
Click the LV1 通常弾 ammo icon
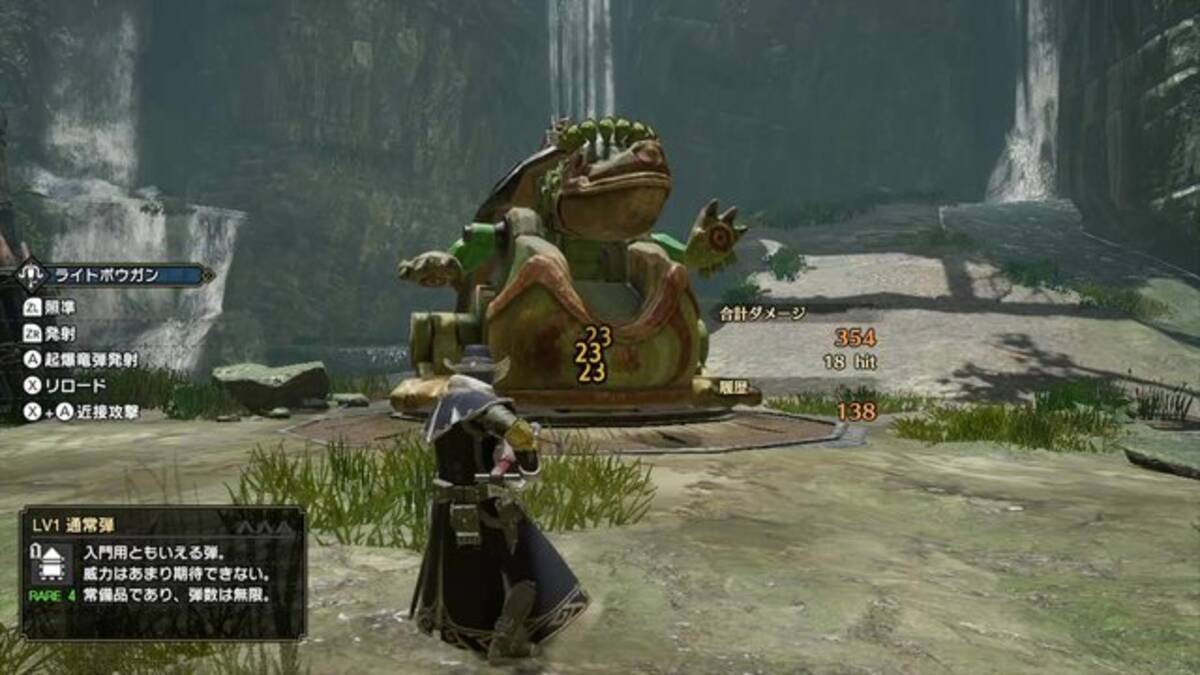point(51,565)
